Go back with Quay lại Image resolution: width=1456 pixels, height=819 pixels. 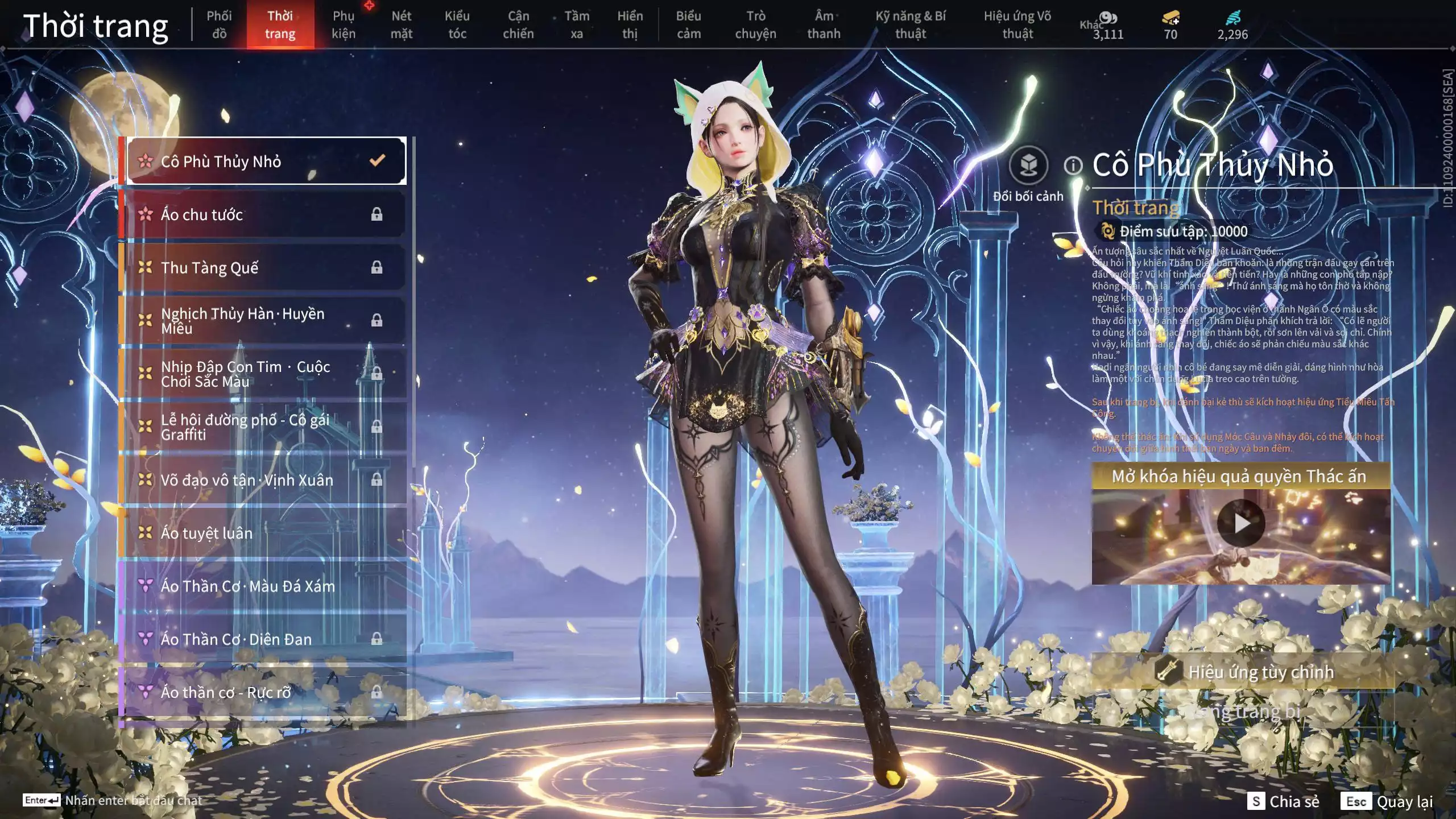click(1387, 801)
